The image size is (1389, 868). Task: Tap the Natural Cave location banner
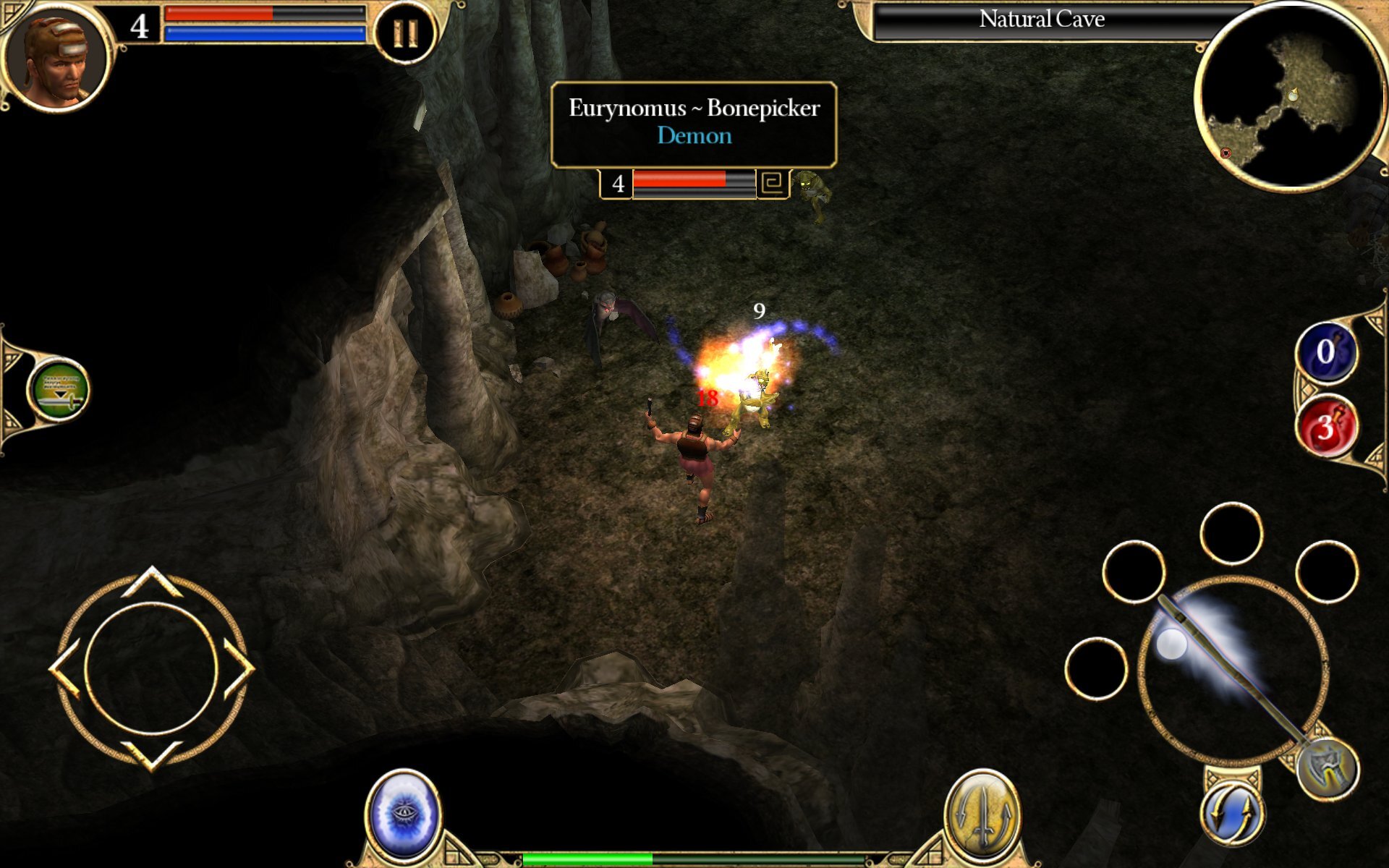click(1042, 19)
